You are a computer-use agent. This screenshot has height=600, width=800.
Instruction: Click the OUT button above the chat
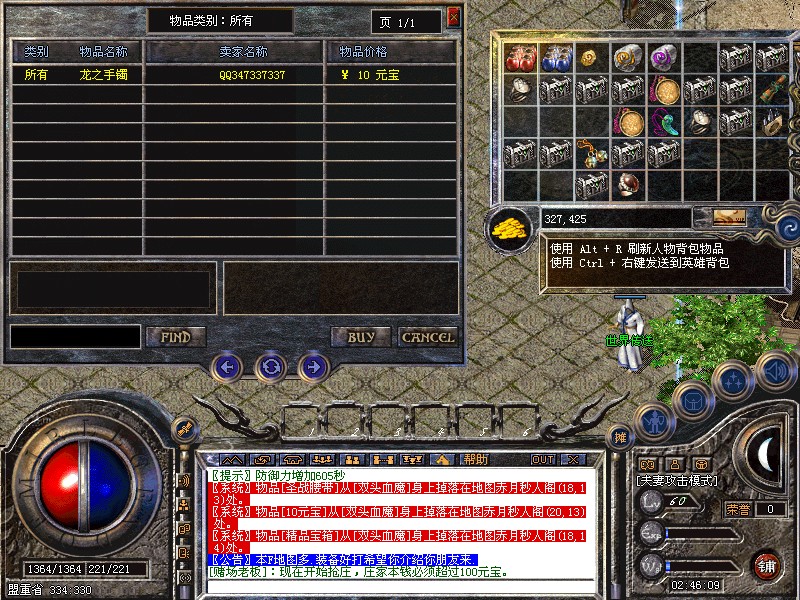point(543,460)
